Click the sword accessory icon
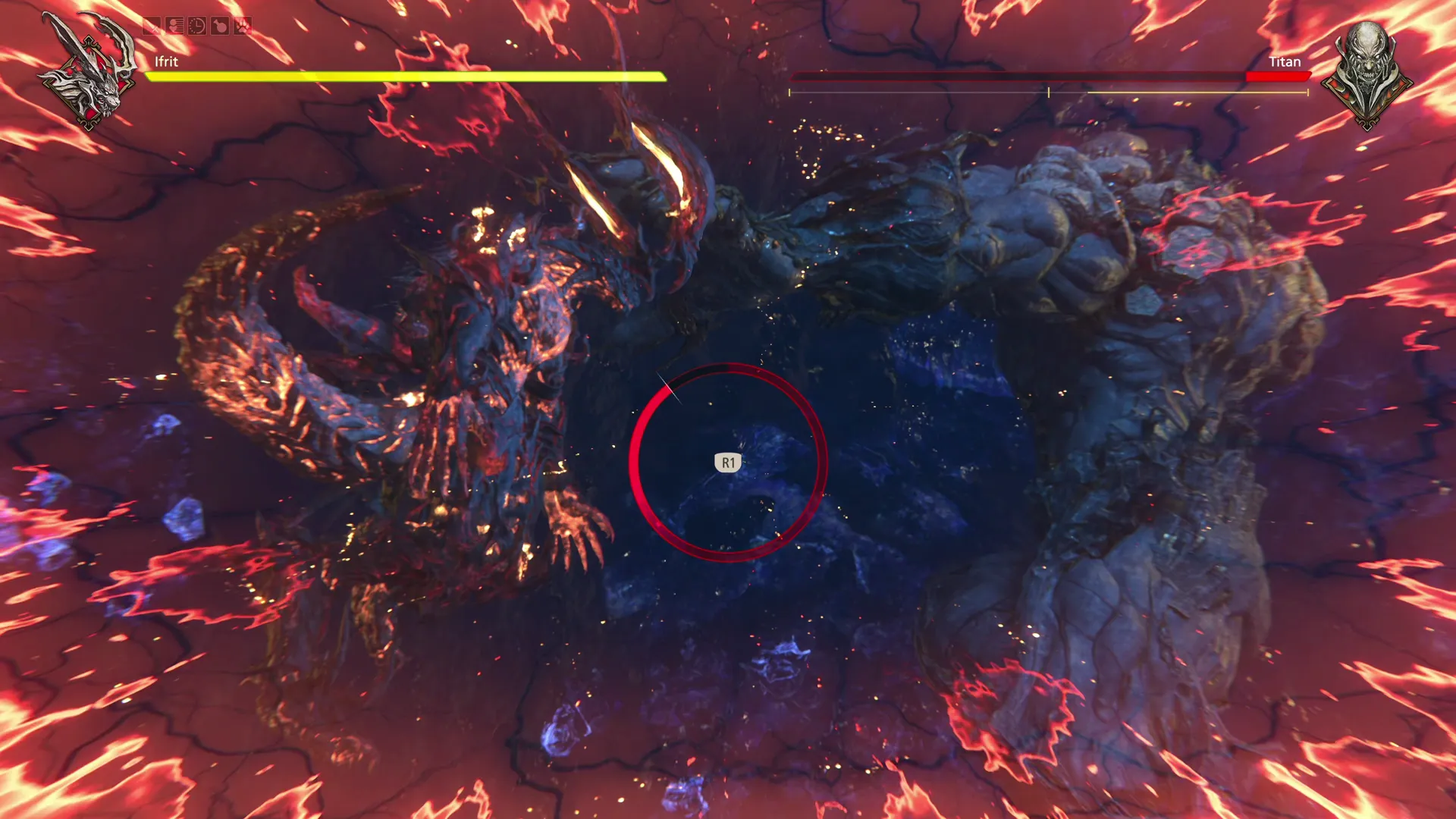 click(152, 27)
